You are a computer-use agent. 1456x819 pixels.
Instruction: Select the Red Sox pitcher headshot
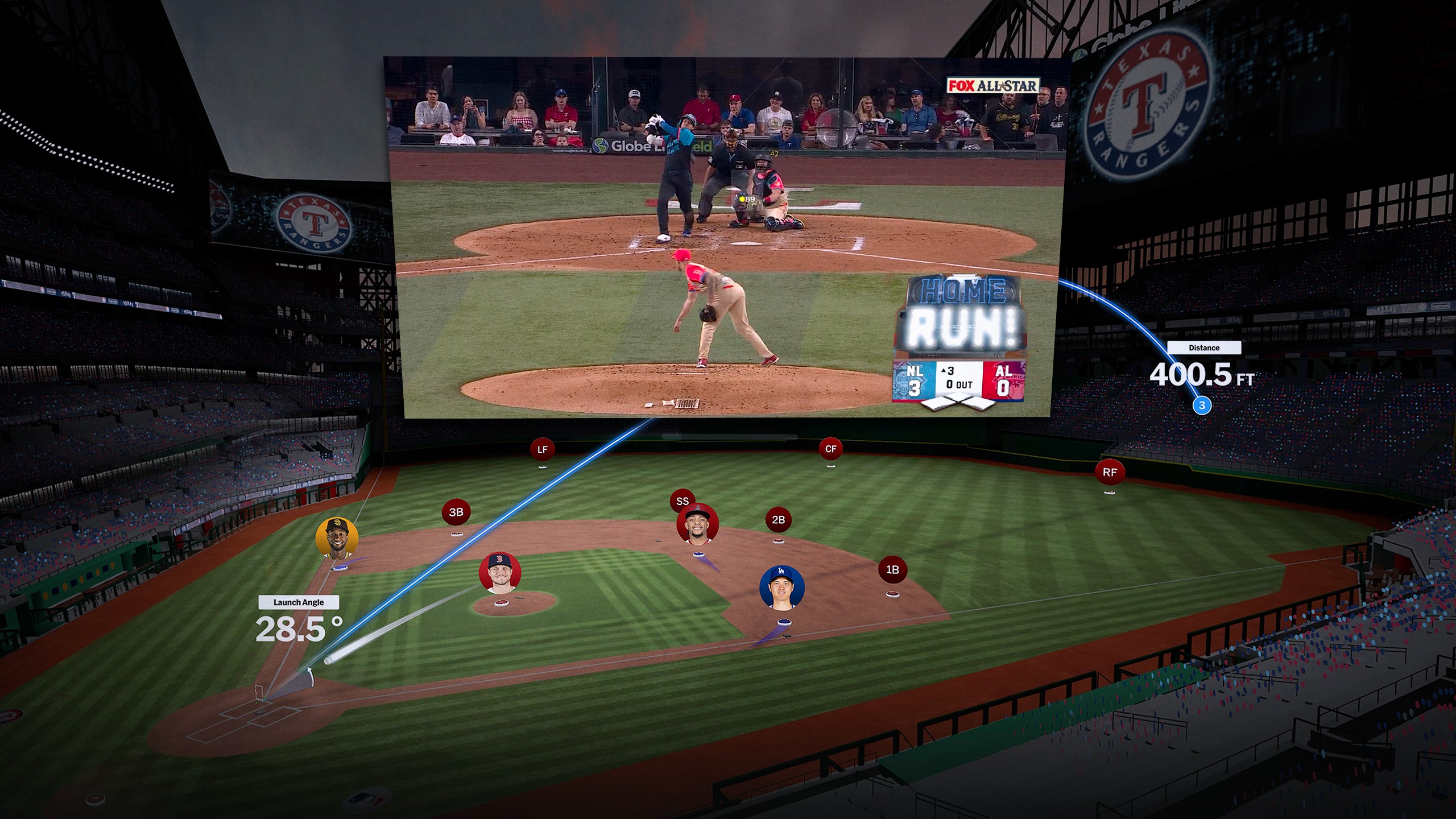click(500, 573)
